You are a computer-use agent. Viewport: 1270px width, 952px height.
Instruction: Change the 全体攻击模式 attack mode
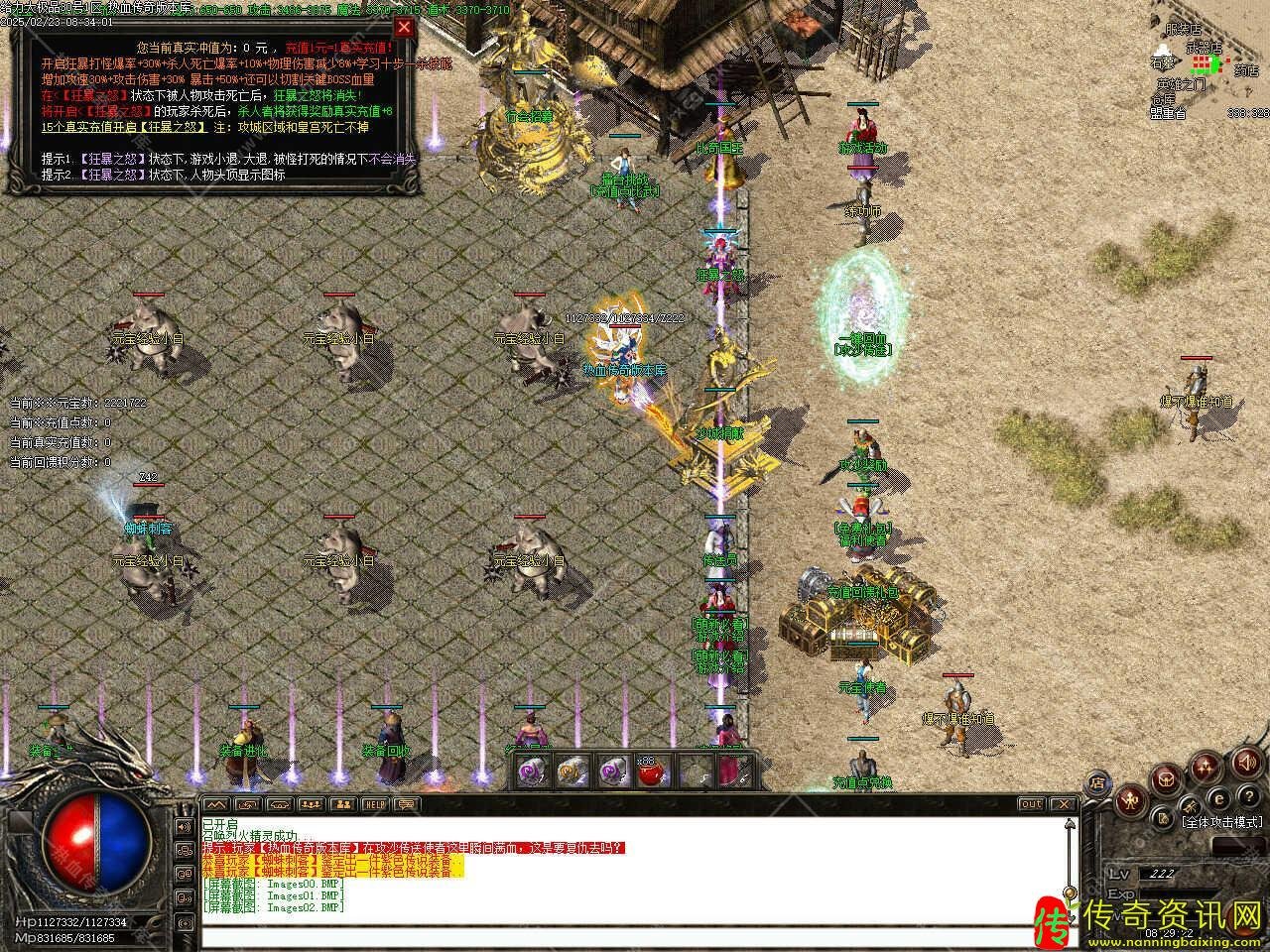point(1220,822)
